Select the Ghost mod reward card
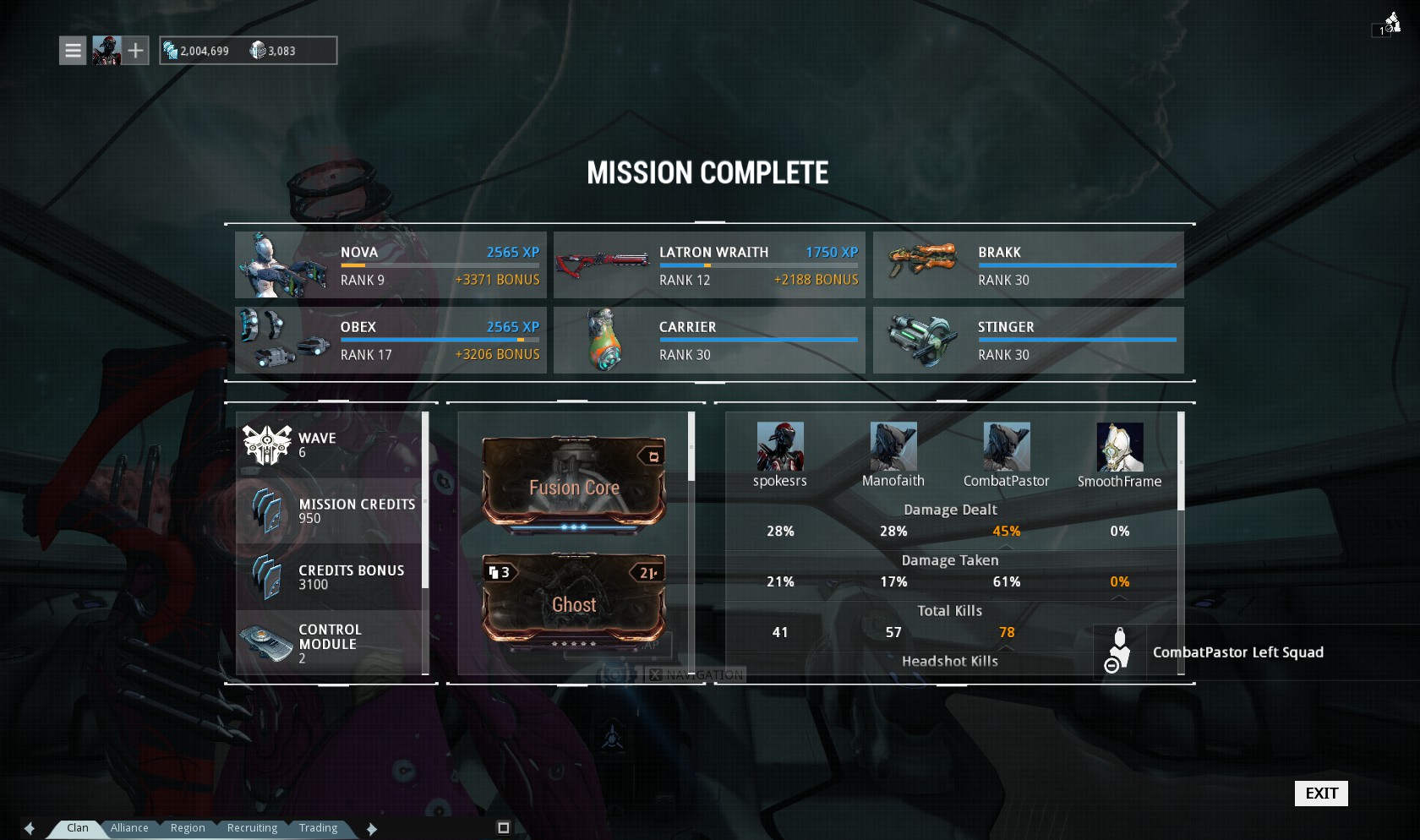 click(574, 601)
